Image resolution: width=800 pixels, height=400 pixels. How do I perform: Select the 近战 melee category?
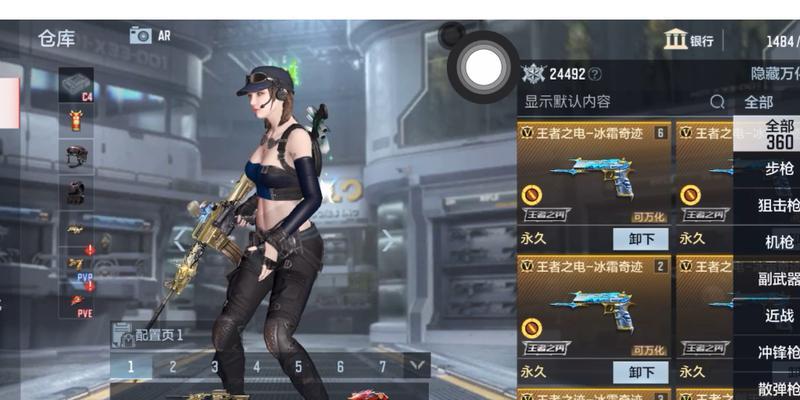point(779,315)
